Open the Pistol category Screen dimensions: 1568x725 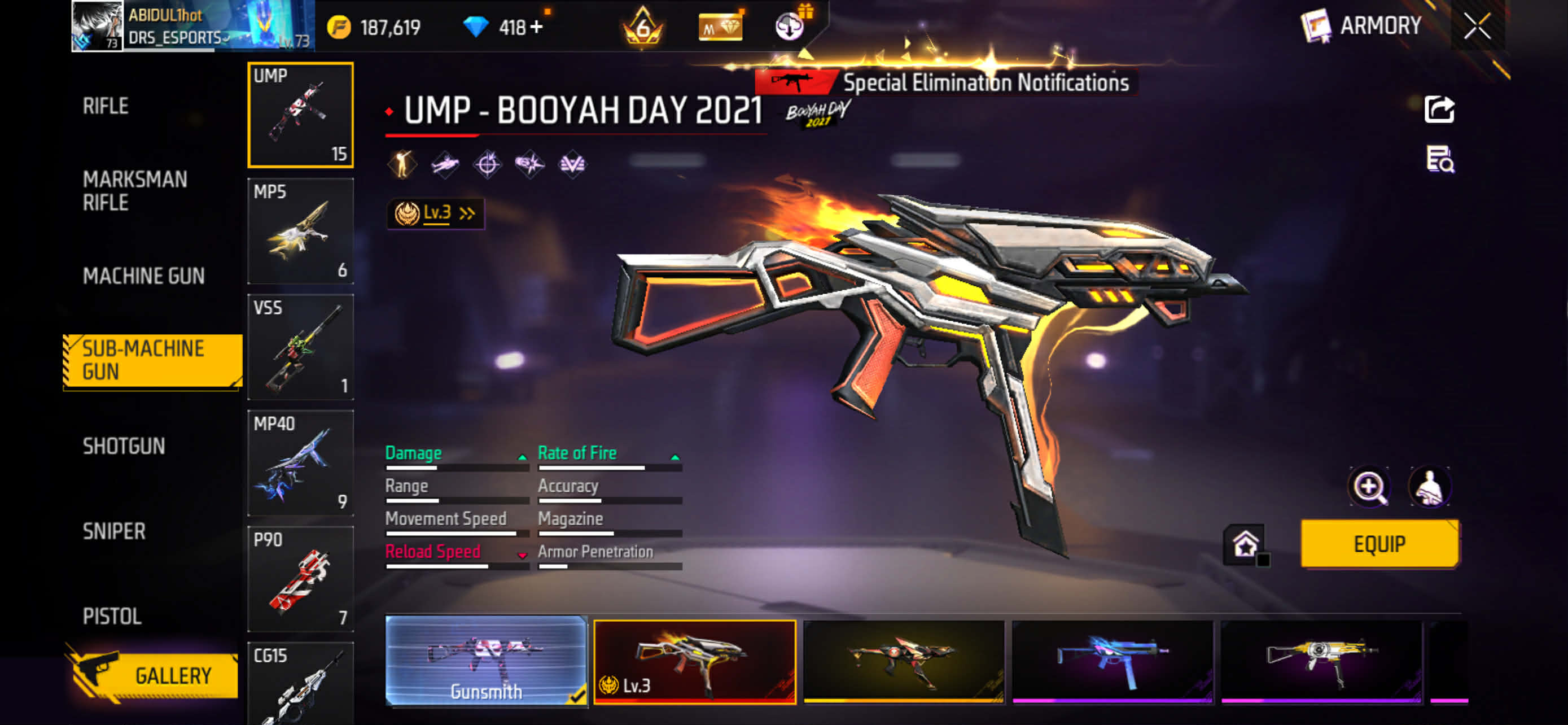point(112,616)
